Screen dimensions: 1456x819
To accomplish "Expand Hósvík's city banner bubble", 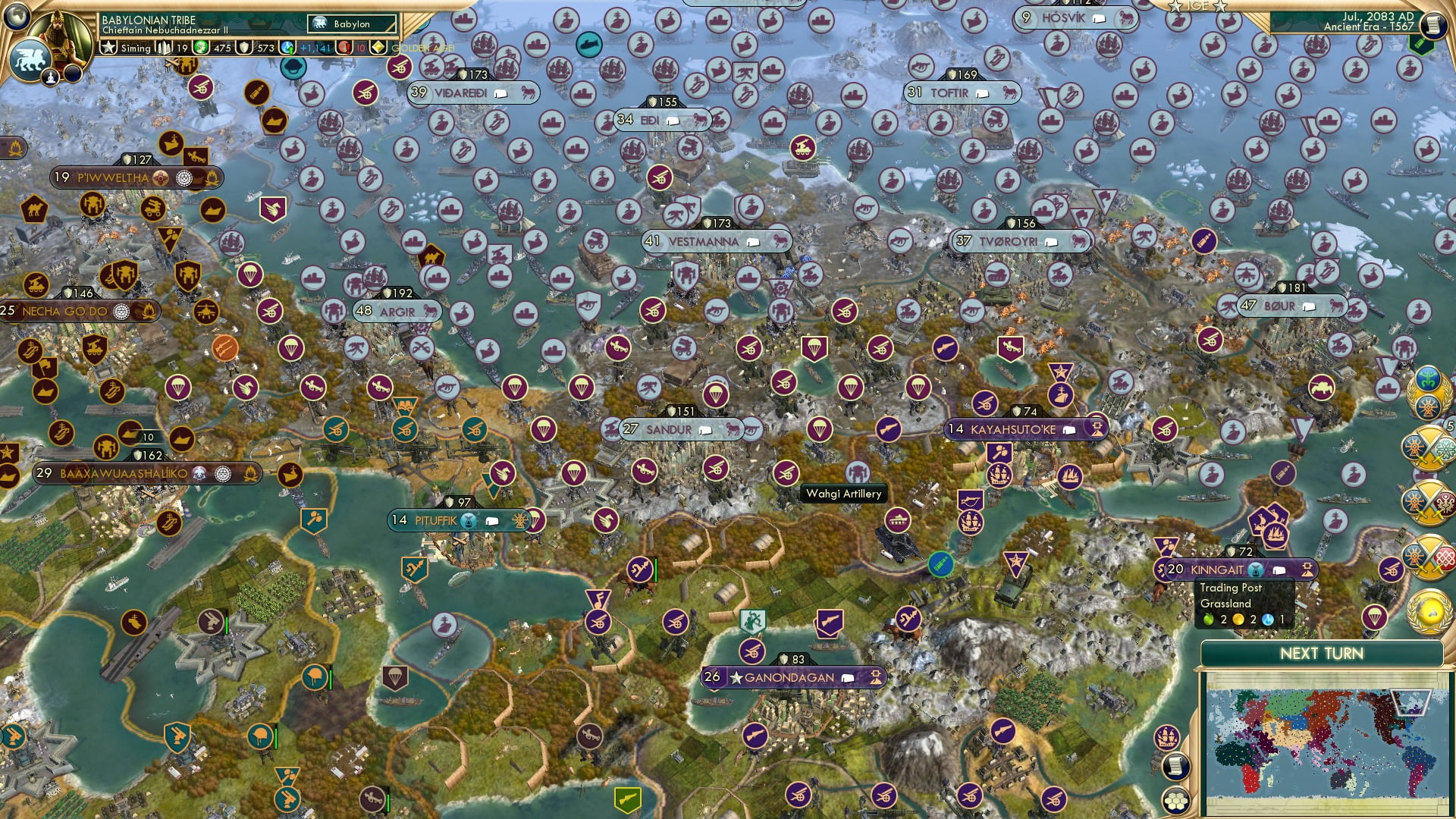I will (1100, 19).
